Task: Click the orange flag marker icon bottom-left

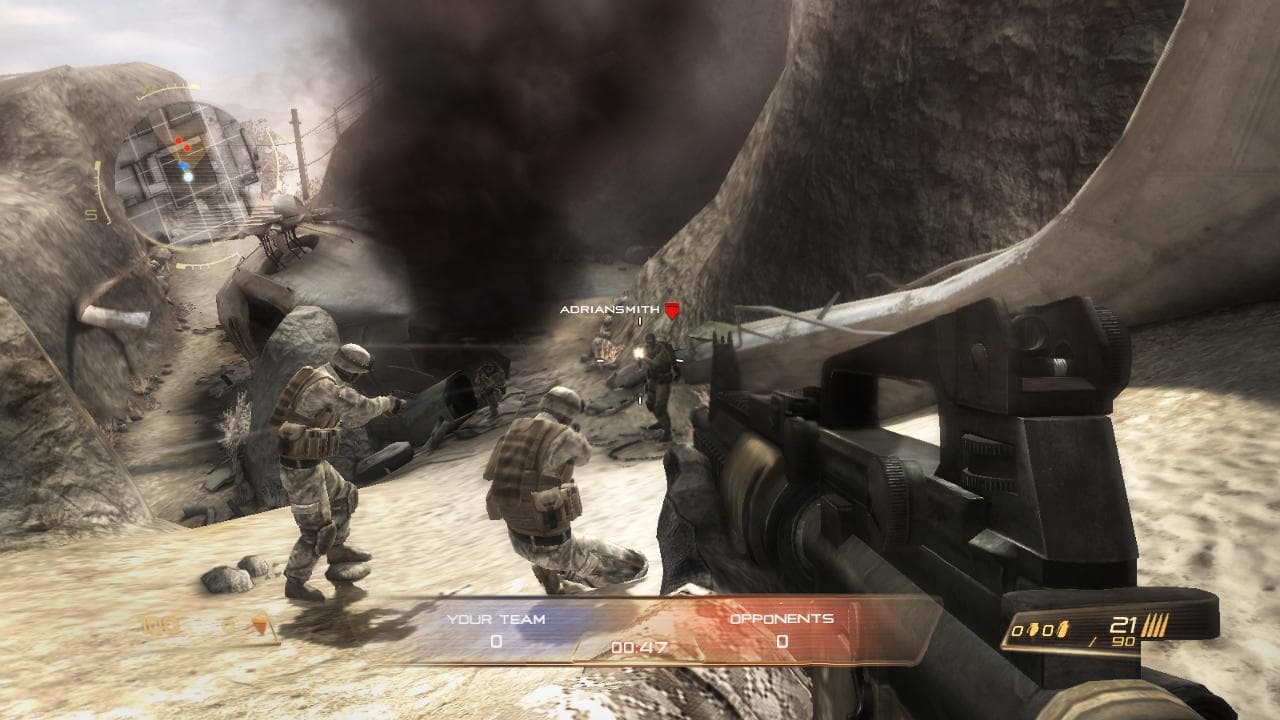Action: click(x=260, y=624)
